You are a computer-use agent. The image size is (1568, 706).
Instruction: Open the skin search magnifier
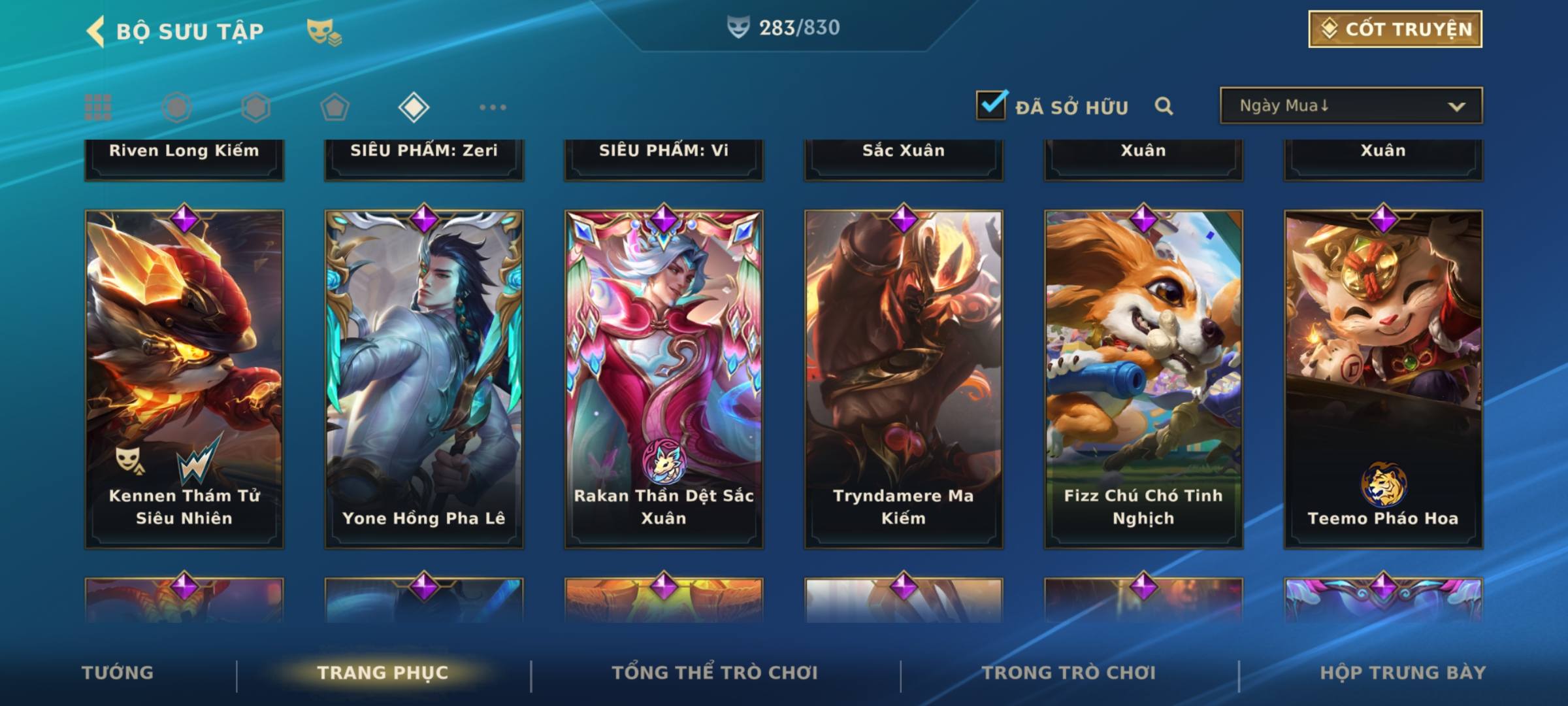click(1164, 106)
